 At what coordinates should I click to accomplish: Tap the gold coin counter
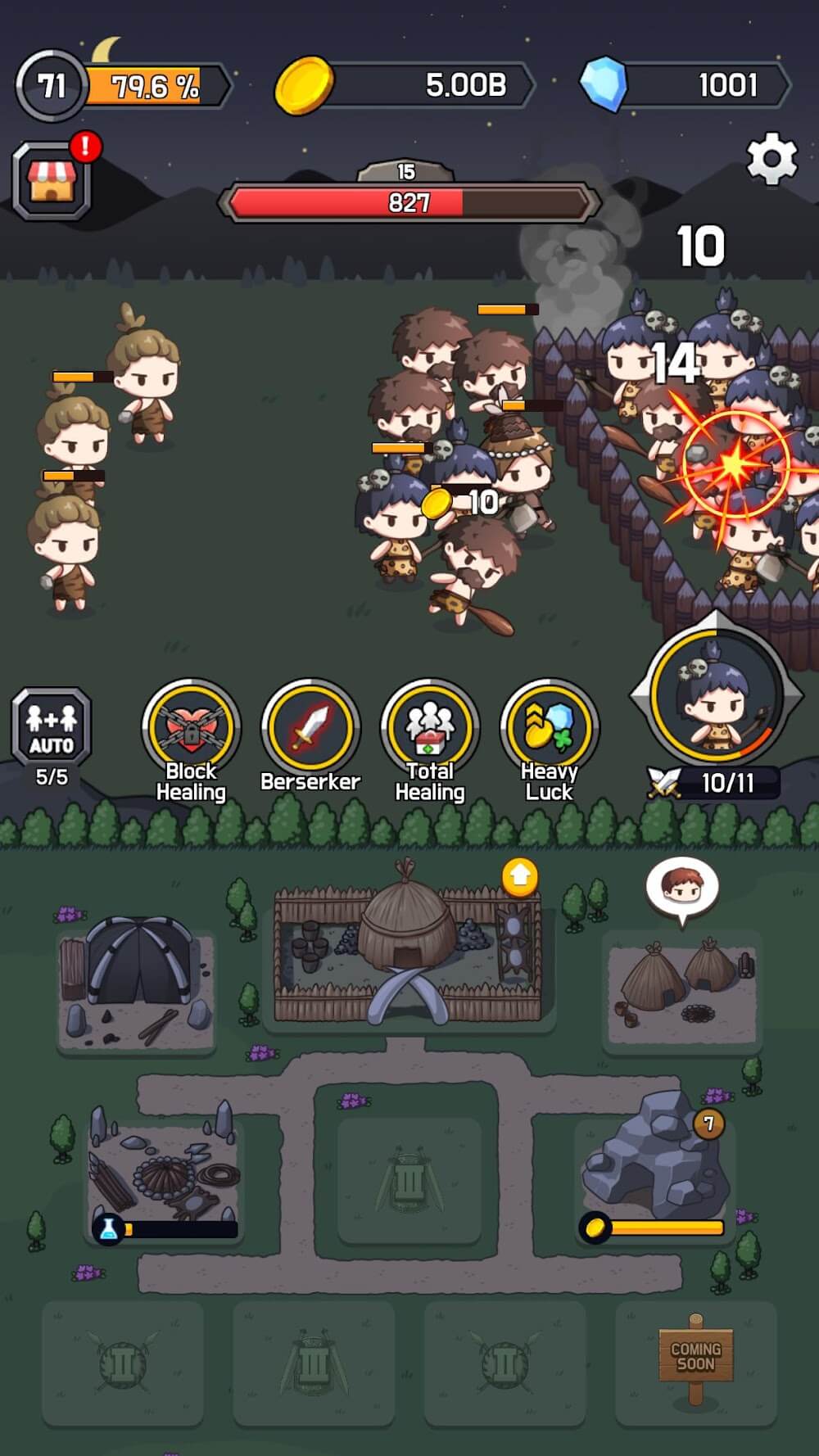[x=405, y=85]
